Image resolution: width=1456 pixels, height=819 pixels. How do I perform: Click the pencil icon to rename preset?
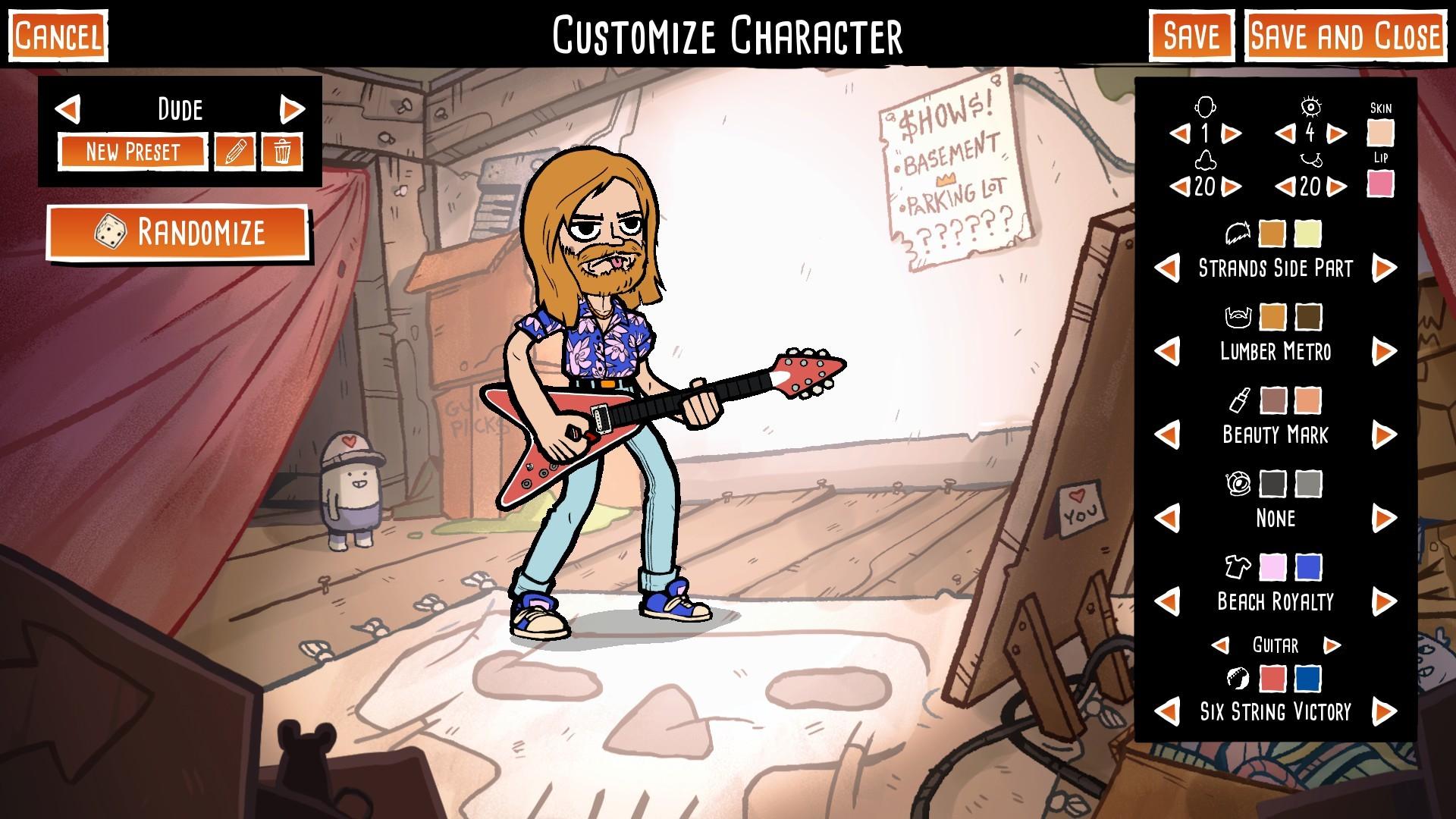click(x=235, y=151)
